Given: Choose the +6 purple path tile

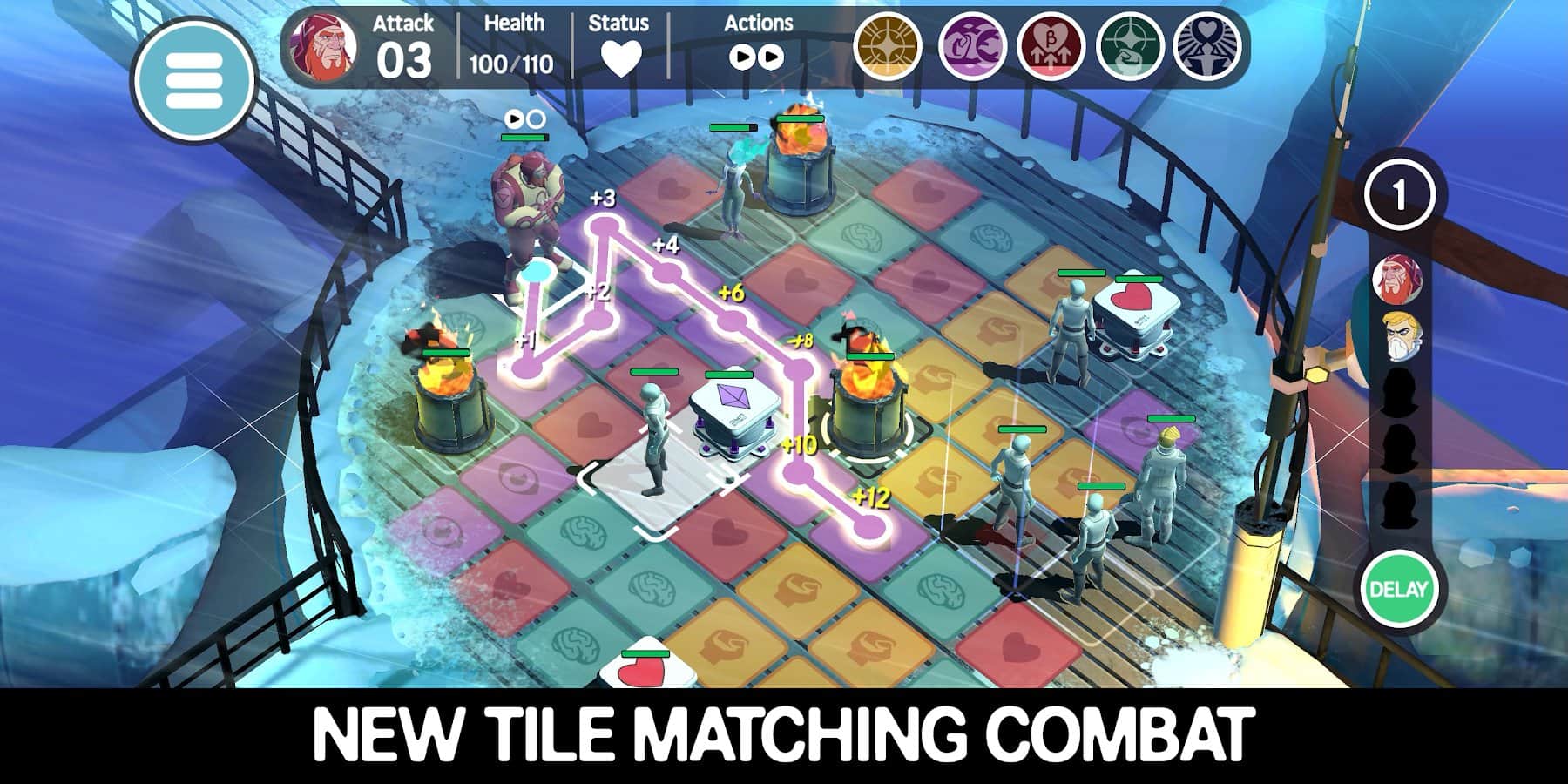Looking at the screenshot, I should click(733, 321).
